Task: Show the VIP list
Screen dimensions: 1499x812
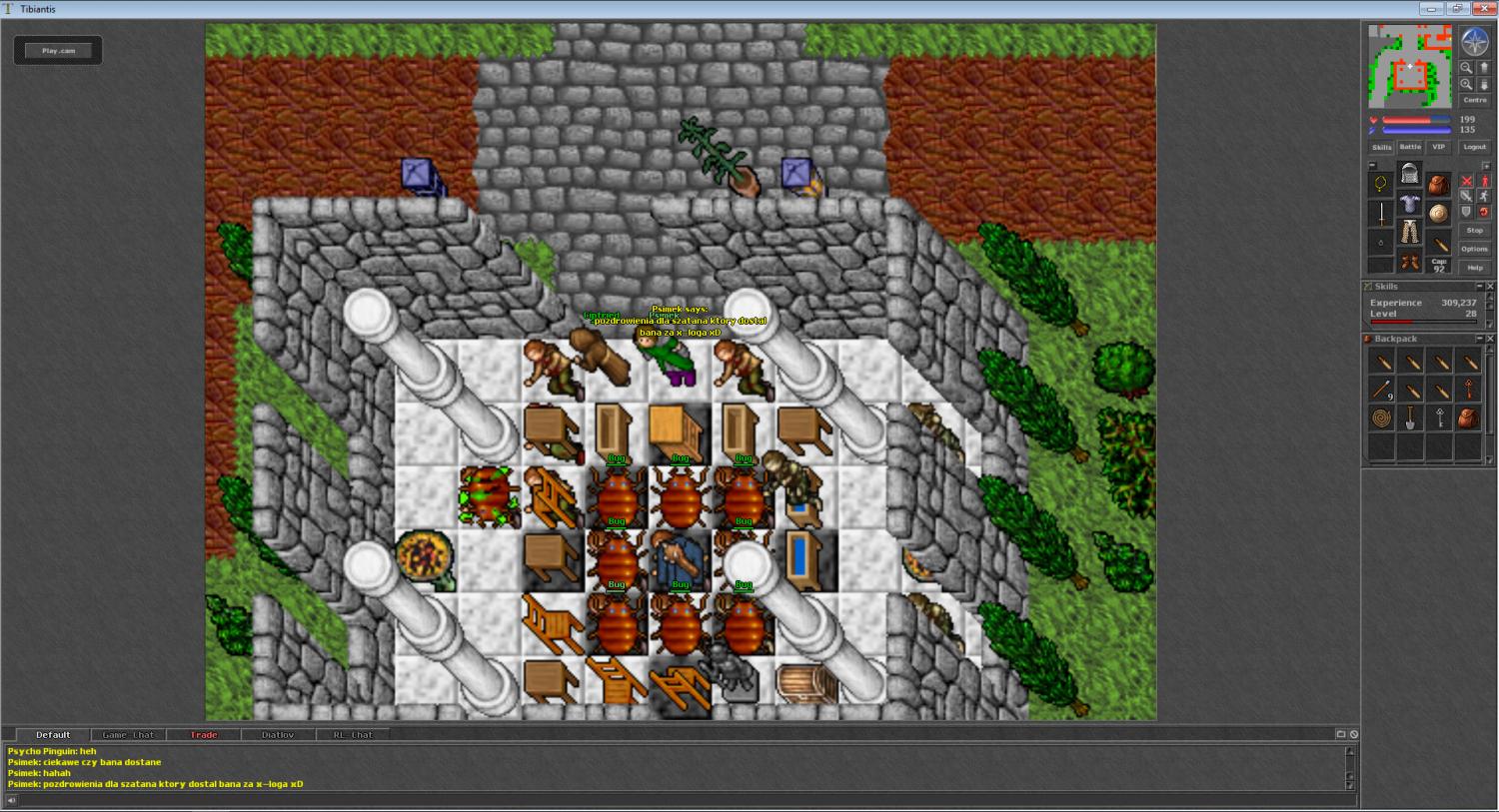Action: pyautogui.click(x=1438, y=147)
